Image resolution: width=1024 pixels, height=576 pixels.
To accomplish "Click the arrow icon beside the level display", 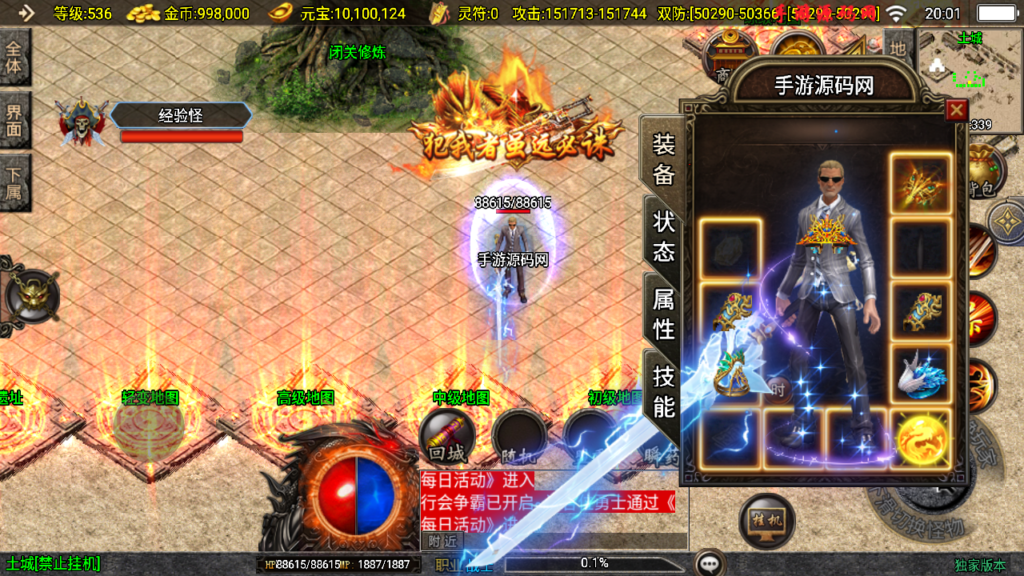I will pos(26,13).
